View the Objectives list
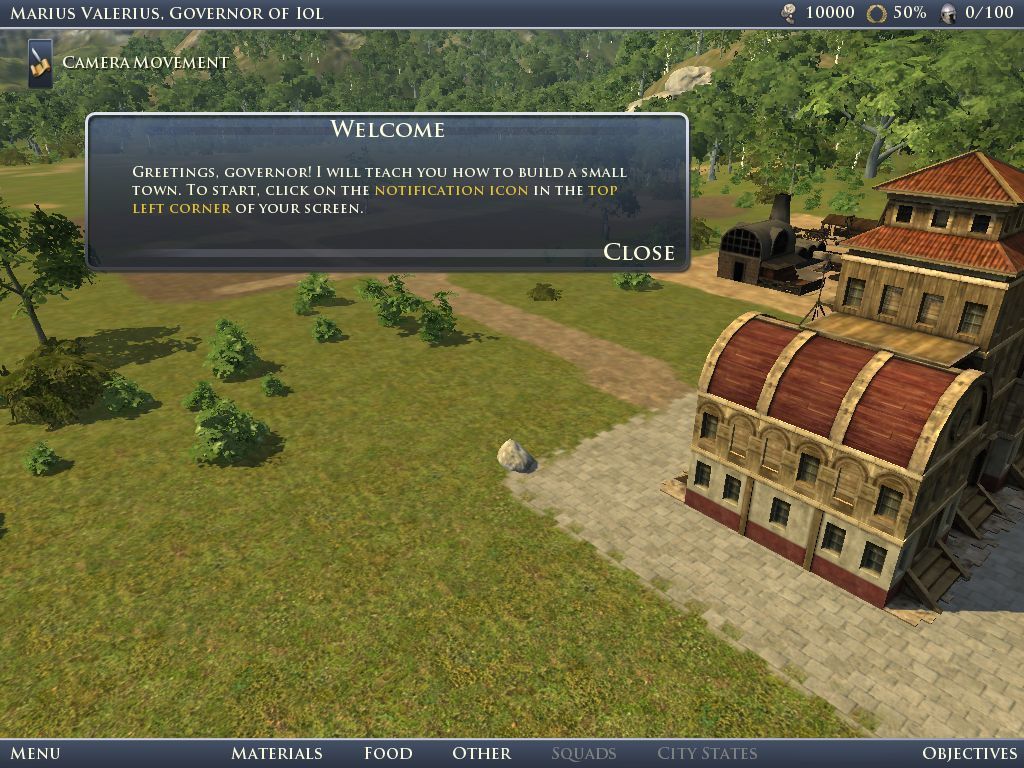 click(x=968, y=753)
